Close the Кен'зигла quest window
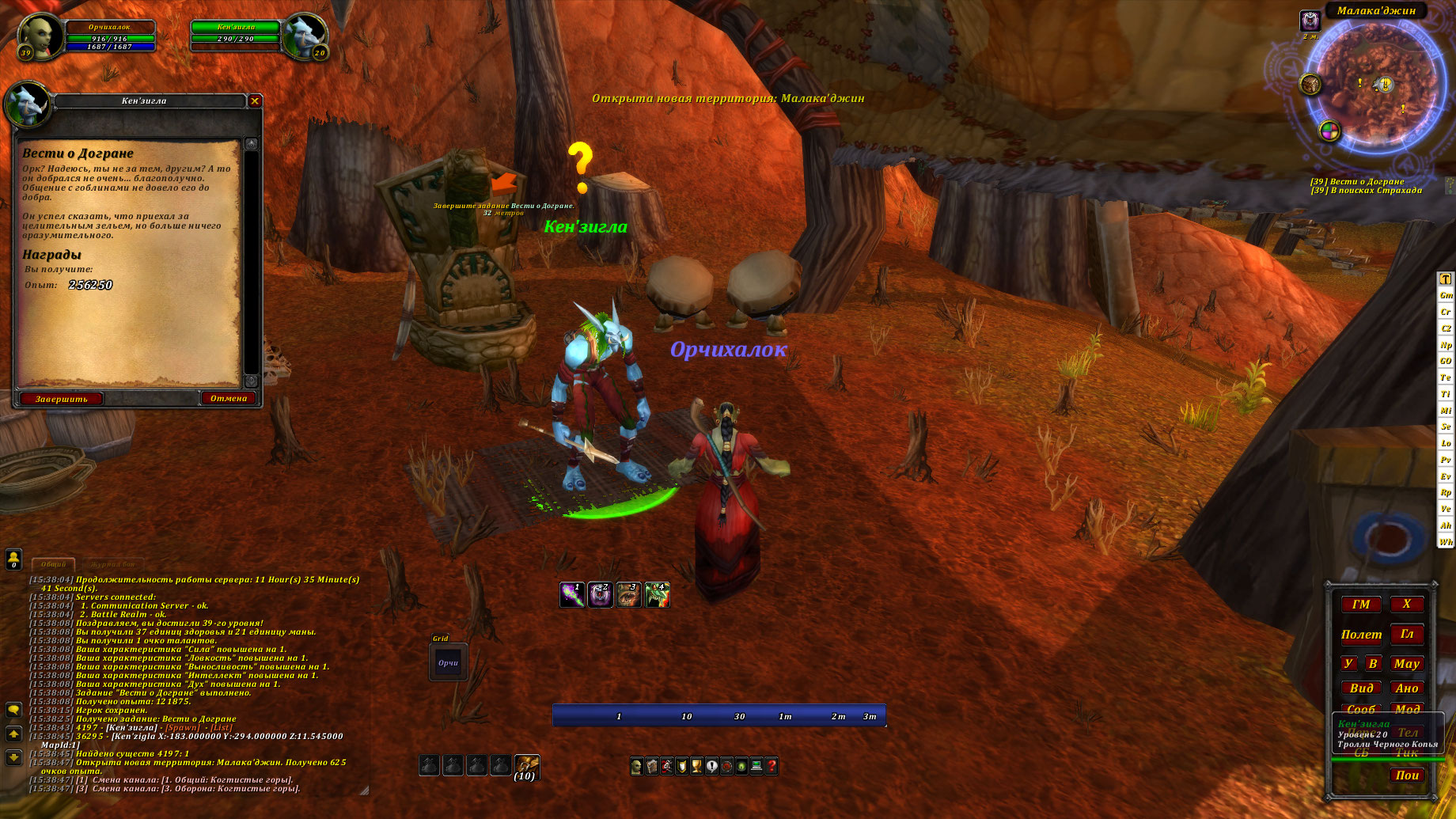Image resolution: width=1456 pixels, height=819 pixels. click(255, 100)
